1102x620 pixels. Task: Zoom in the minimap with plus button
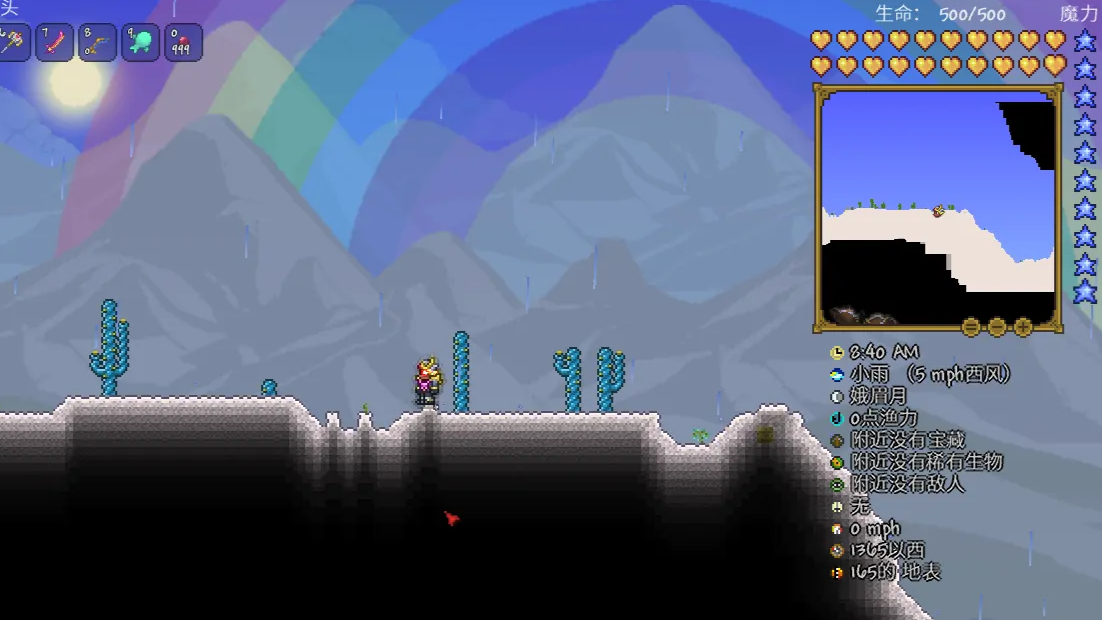tap(1023, 327)
